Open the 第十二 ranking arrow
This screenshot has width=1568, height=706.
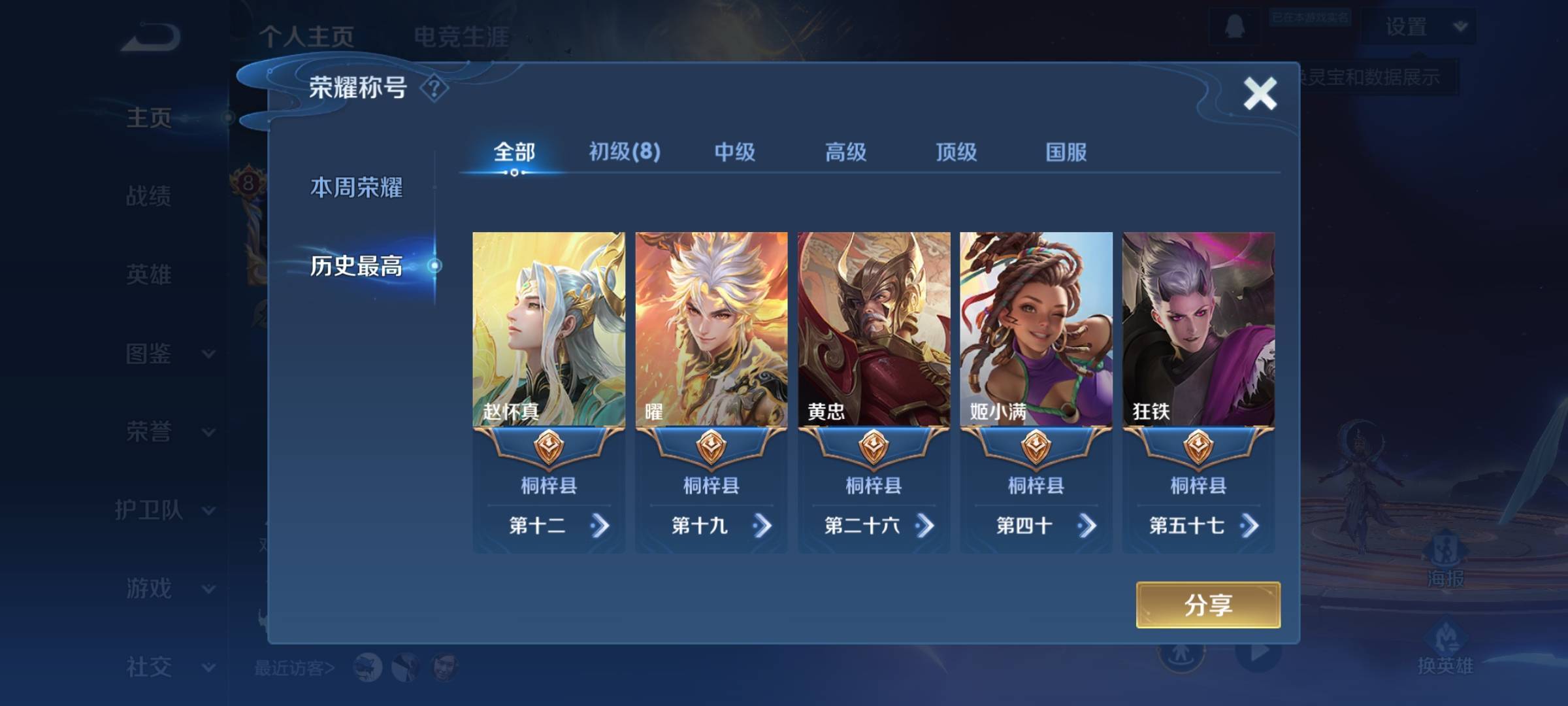(599, 526)
